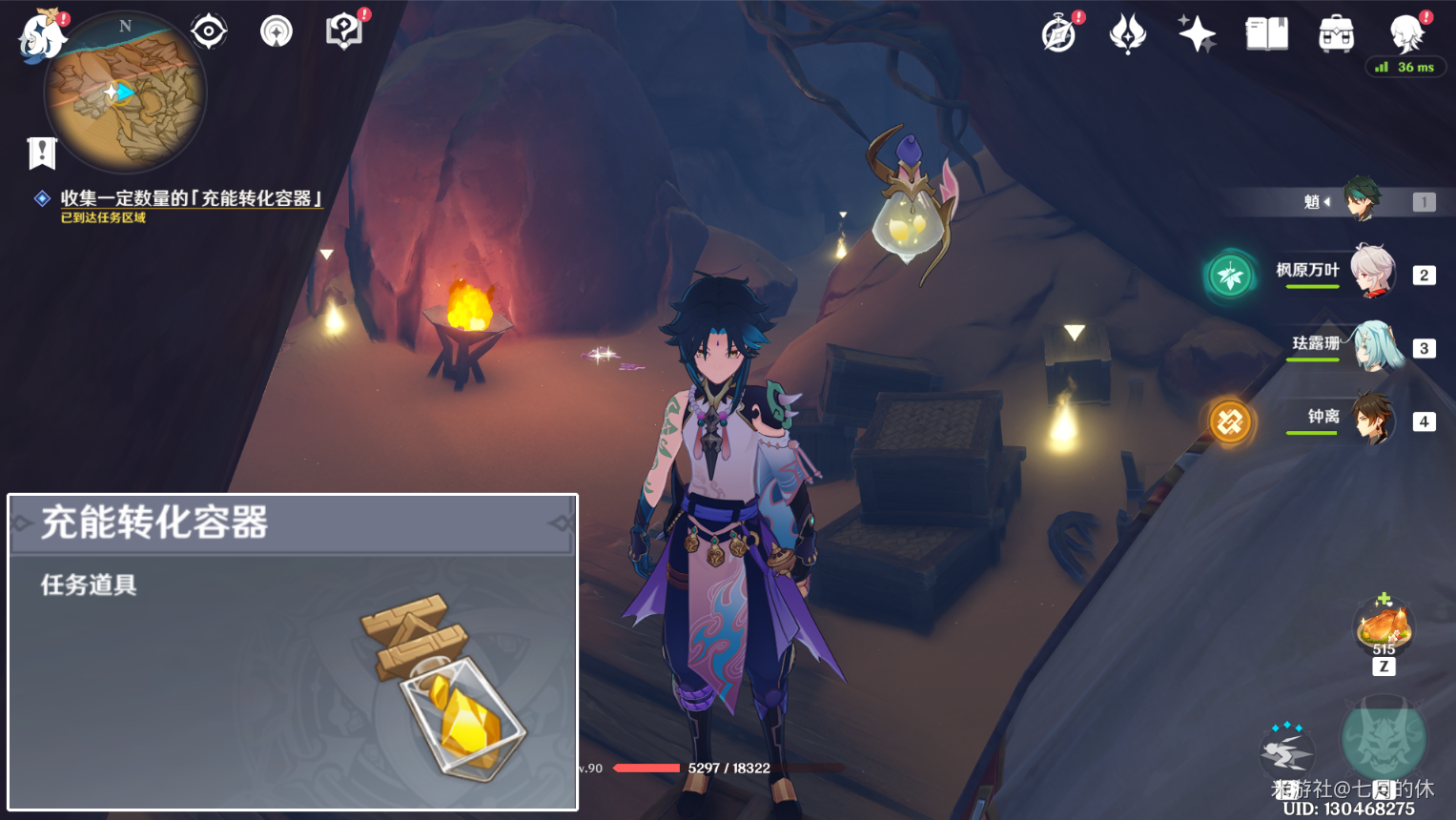
Task: Use the roast chicken food gadget
Action: tap(1384, 626)
